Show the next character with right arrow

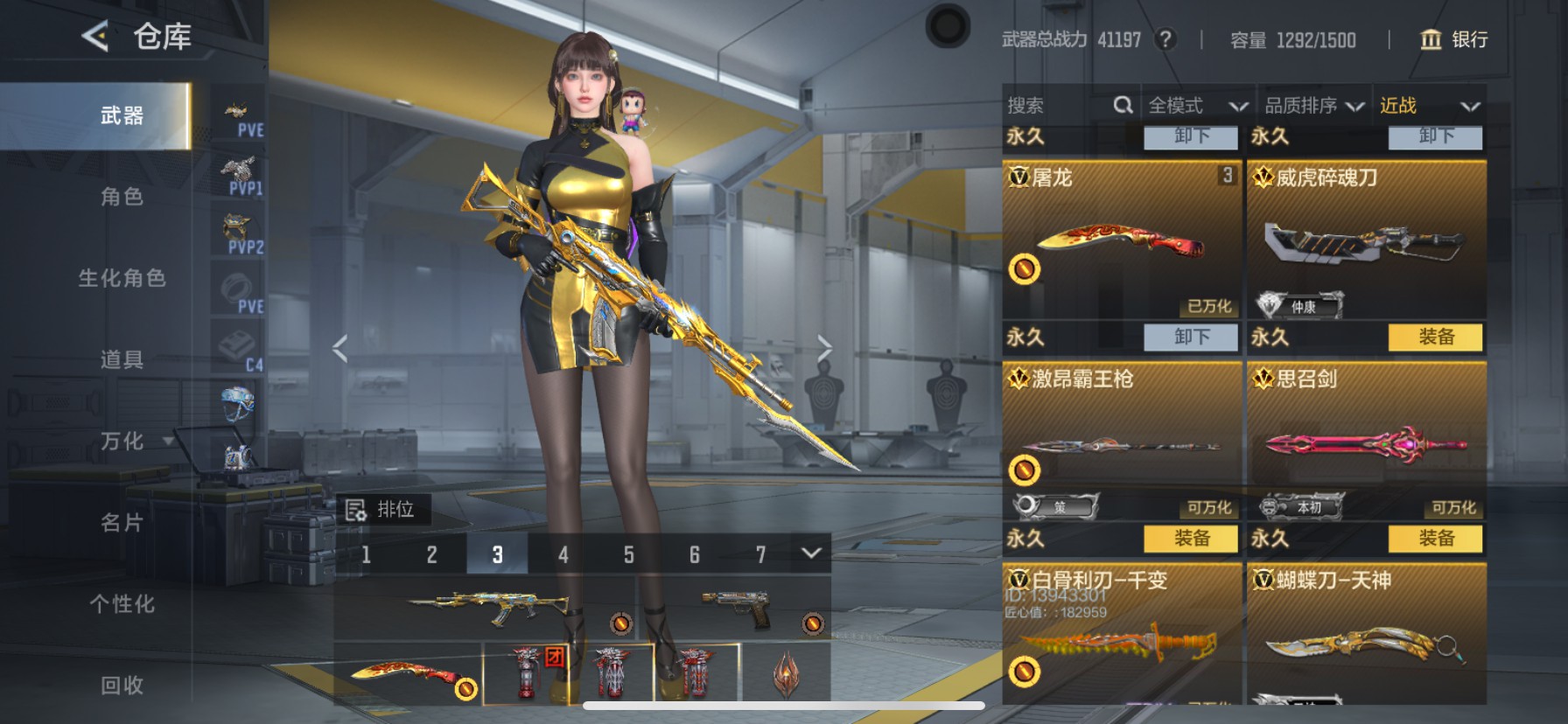coord(823,348)
